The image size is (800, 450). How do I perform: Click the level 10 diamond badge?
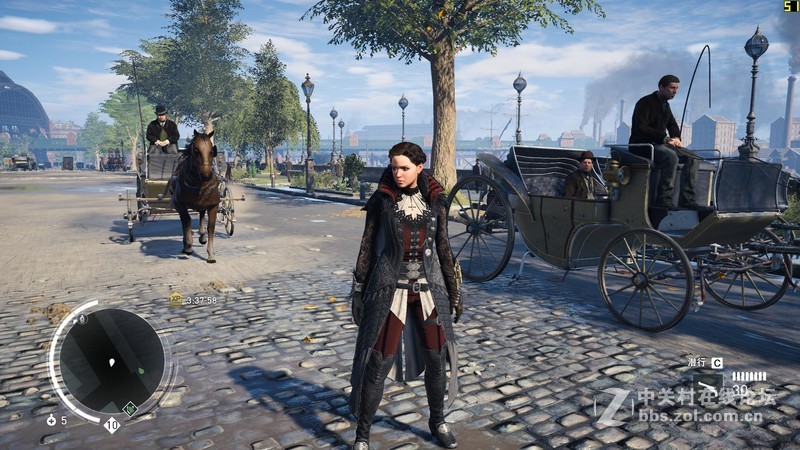(112, 425)
